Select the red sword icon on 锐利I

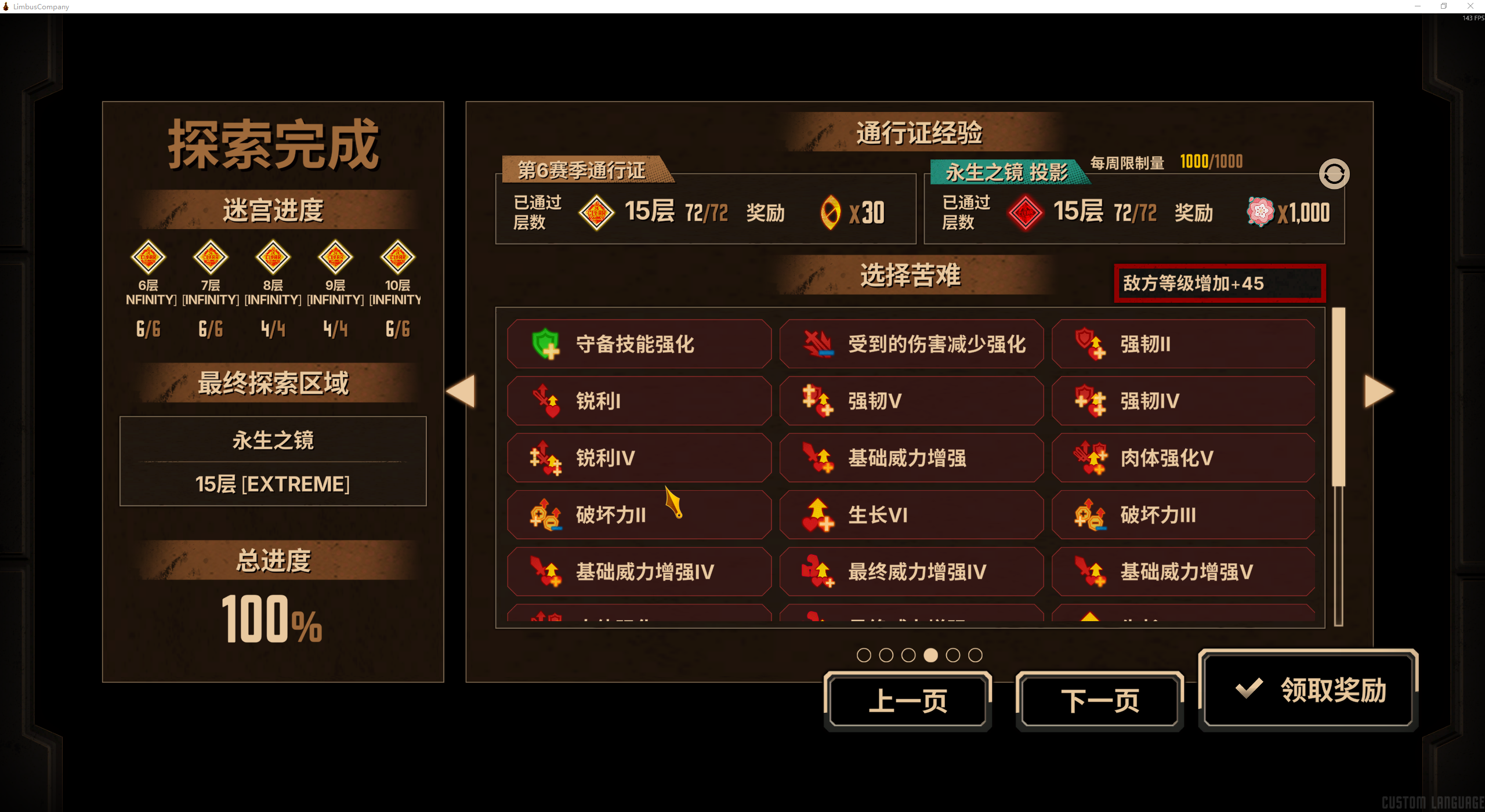[546, 400]
